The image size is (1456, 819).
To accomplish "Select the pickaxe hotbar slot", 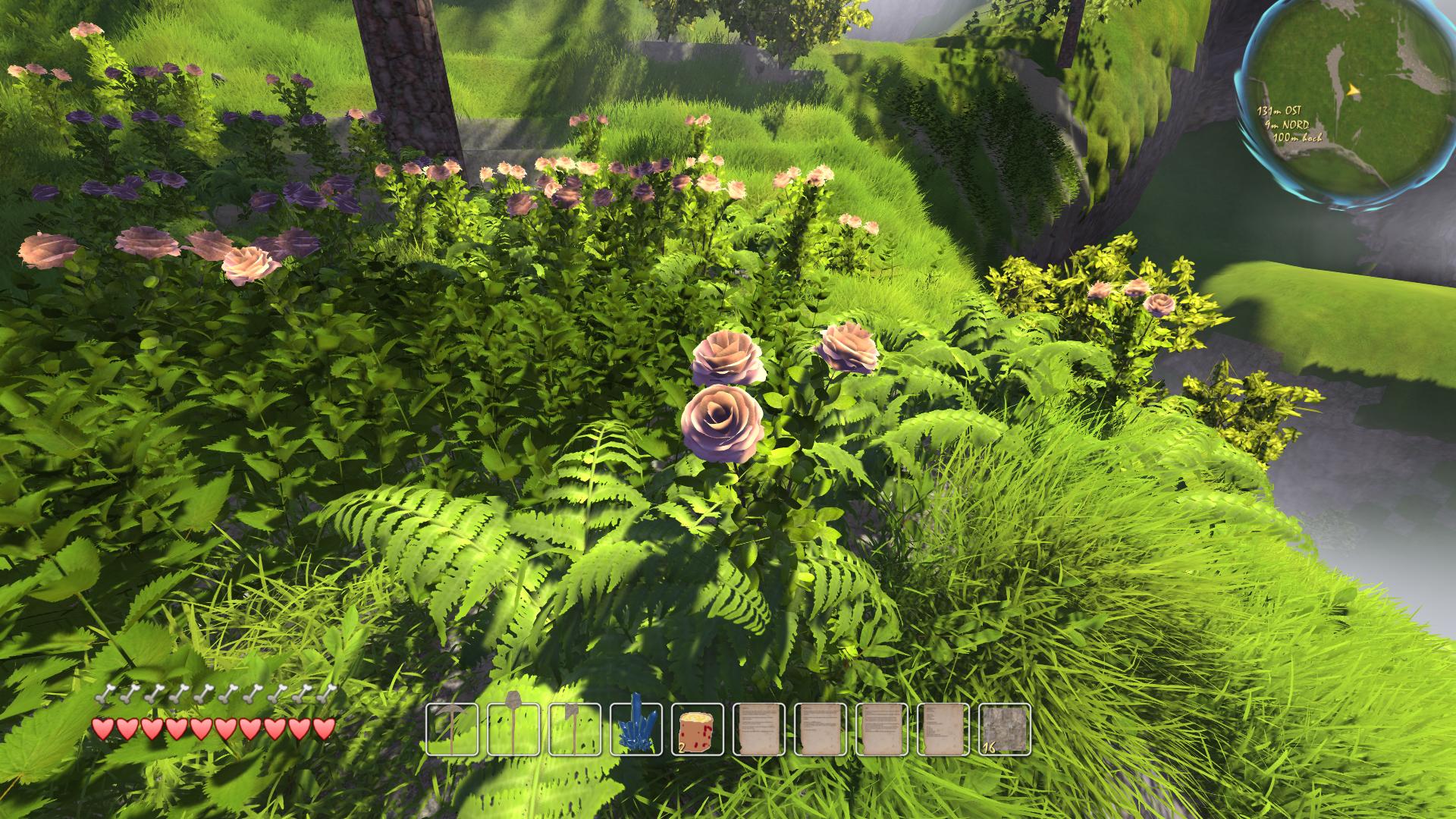I will pos(452,730).
